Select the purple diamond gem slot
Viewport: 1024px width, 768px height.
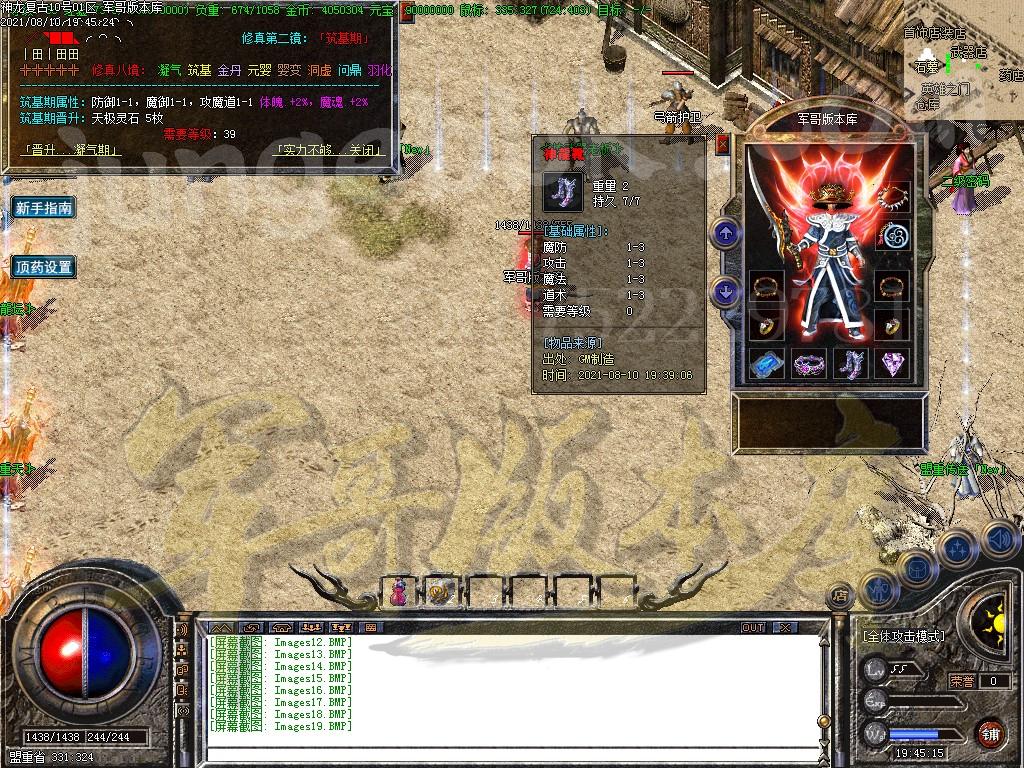pos(892,364)
